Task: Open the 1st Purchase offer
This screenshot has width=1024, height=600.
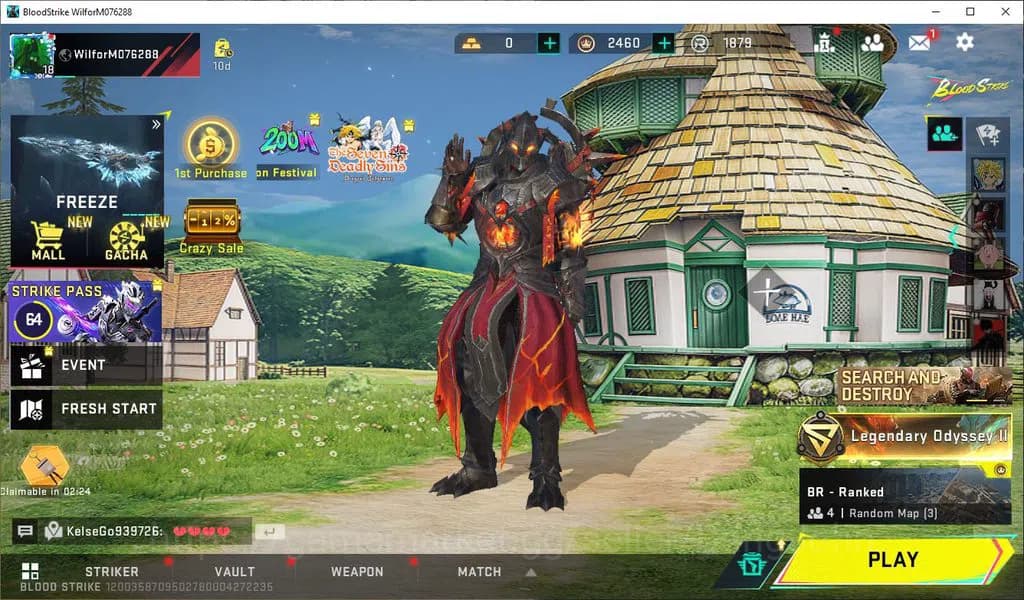Action: coord(211,150)
